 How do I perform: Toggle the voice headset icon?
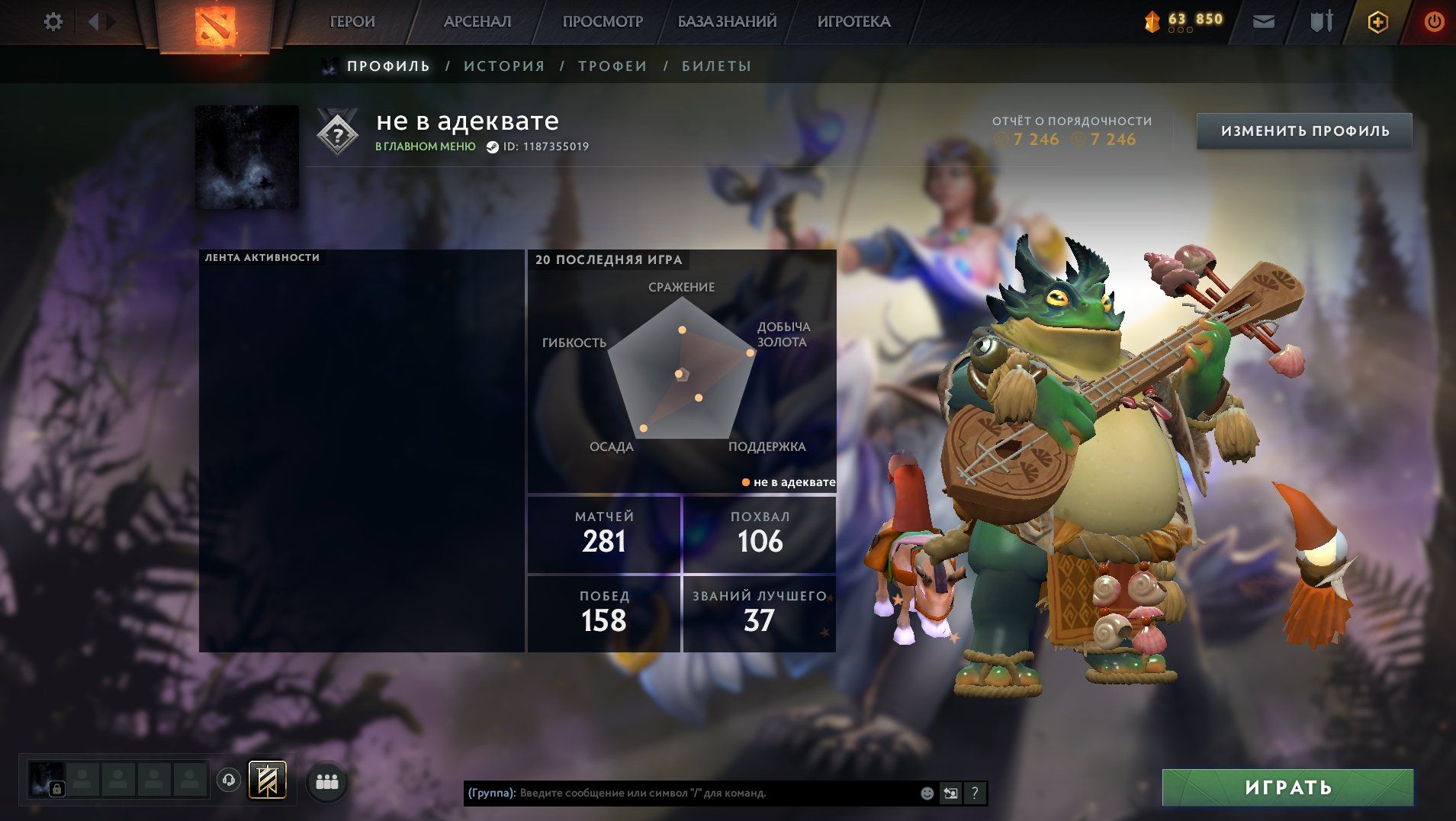228,781
